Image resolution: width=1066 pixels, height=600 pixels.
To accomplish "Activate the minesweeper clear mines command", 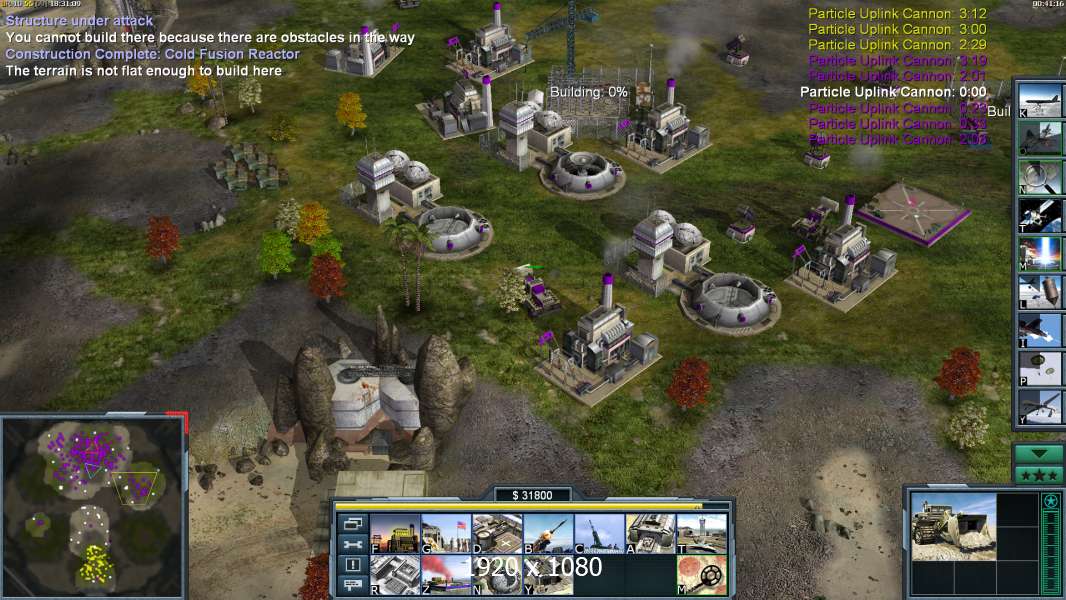I will click(x=702, y=574).
